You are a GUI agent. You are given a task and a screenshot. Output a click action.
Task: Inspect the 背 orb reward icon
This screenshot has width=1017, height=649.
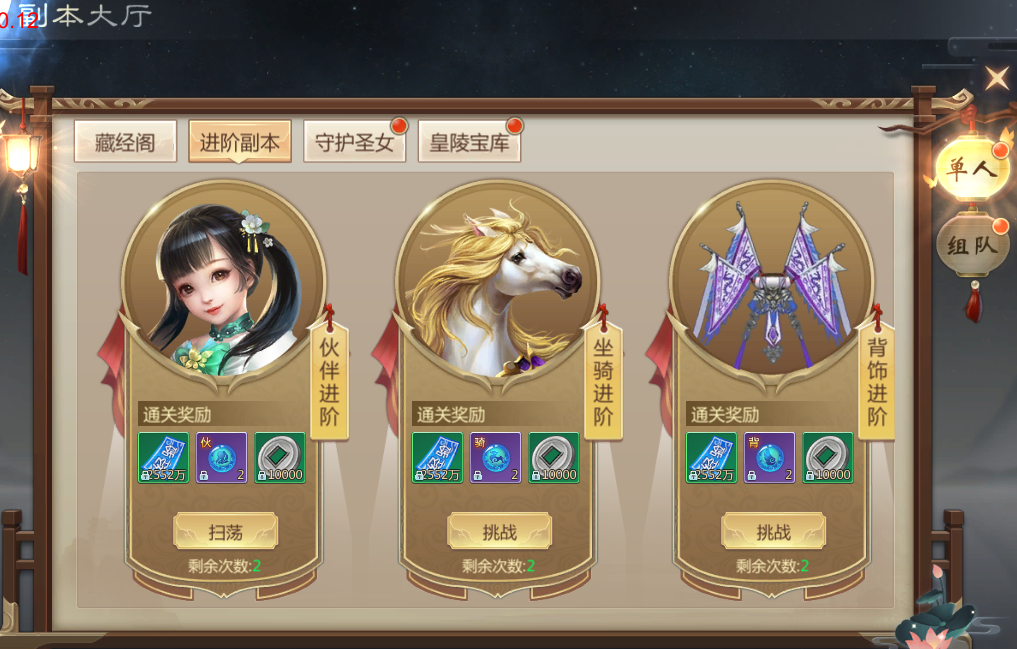point(769,458)
